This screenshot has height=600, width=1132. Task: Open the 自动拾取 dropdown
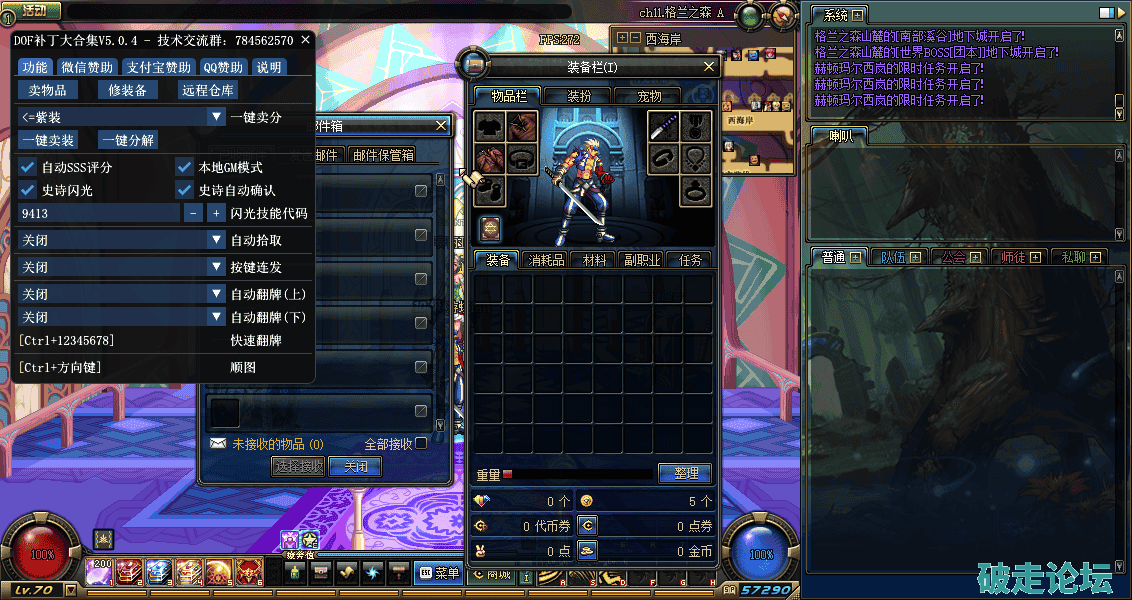(216, 240)
